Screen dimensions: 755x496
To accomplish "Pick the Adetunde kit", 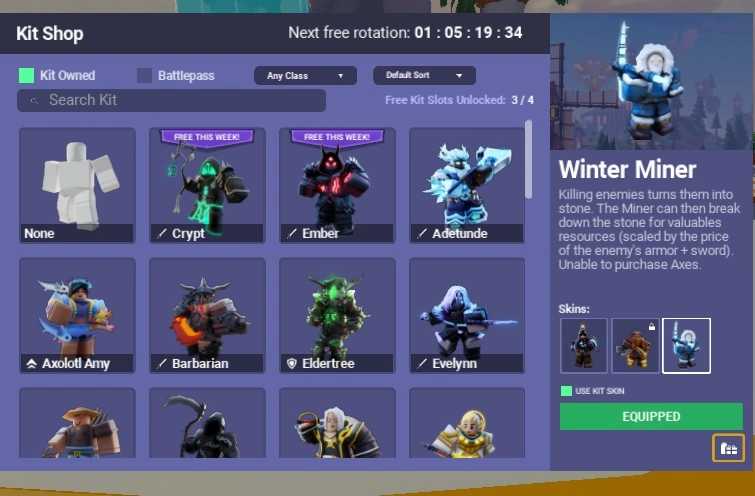I will pyautogui.click(x=467, y=185).
